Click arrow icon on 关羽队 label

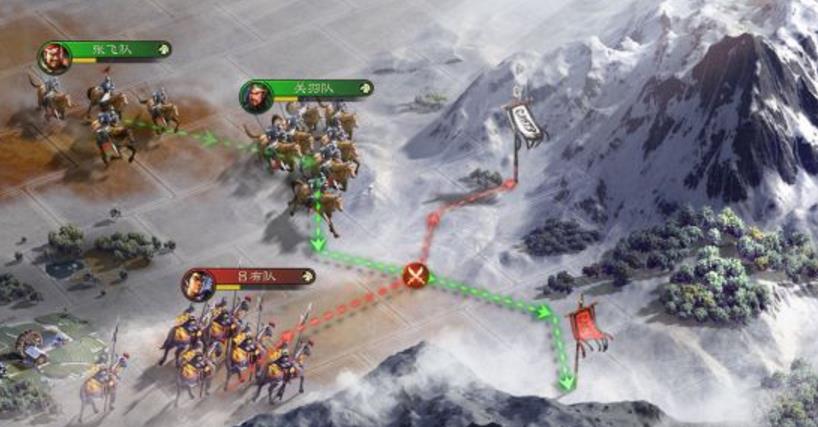364,88
